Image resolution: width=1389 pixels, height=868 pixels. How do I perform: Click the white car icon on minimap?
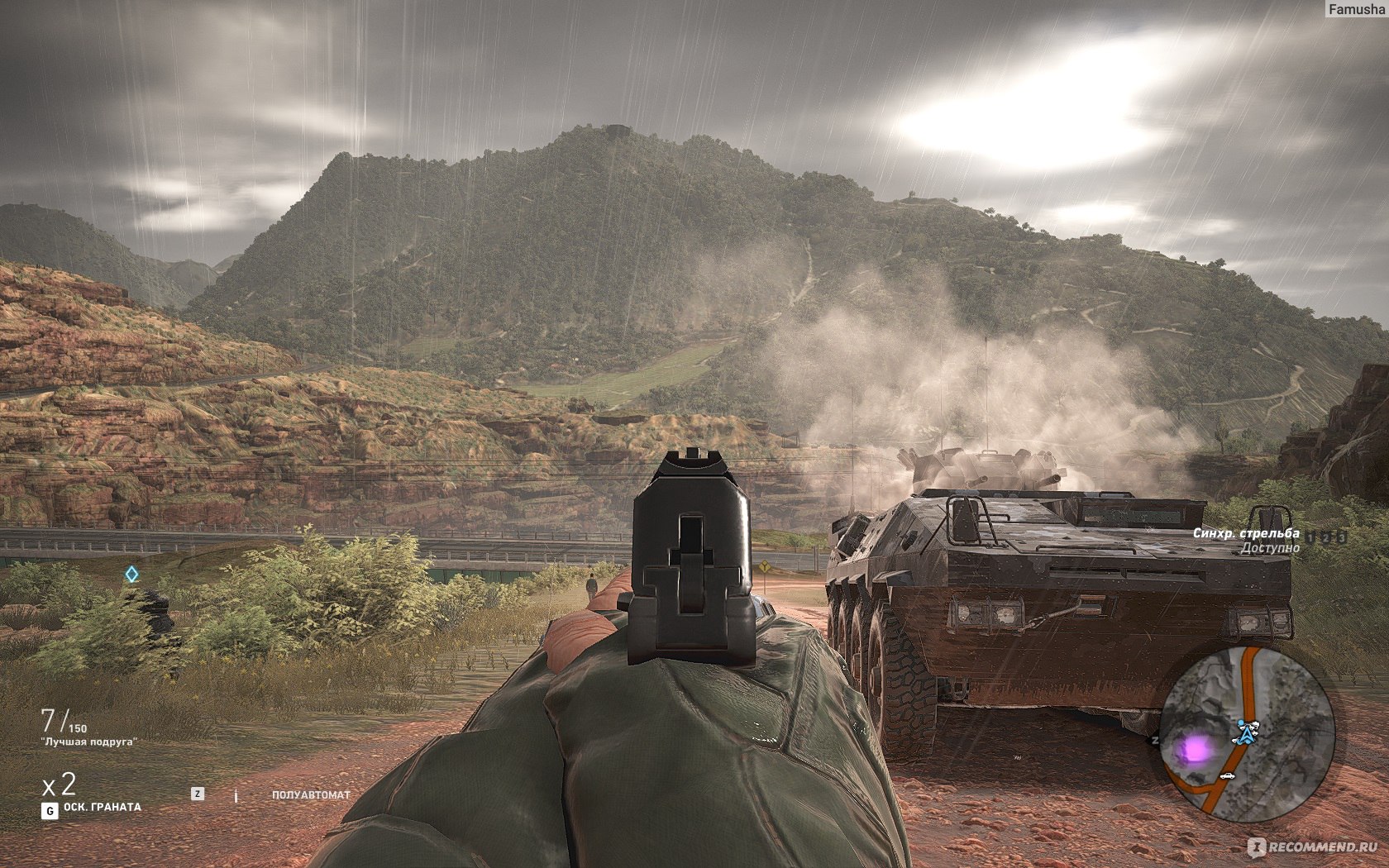click(1228, 775)
